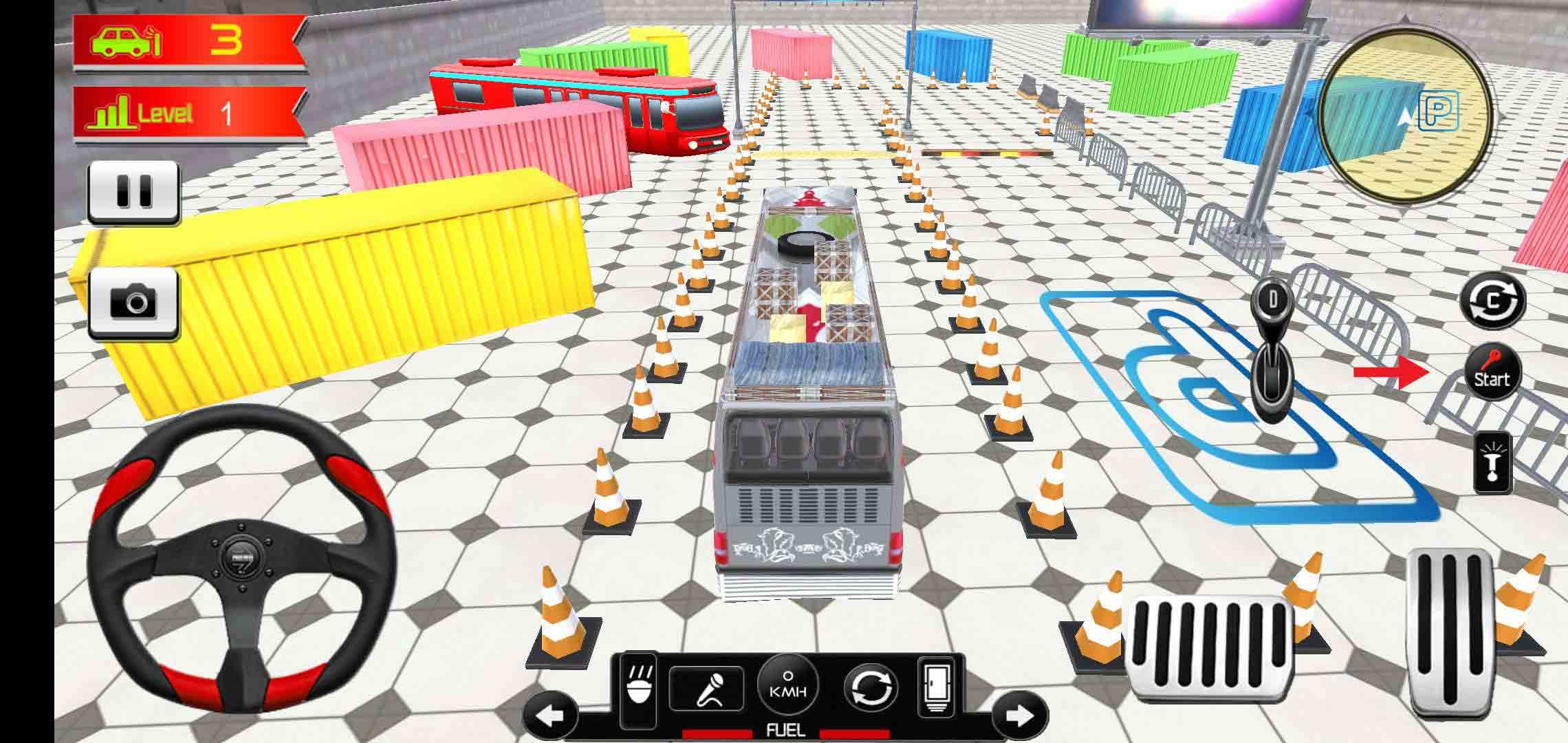Viewport: 1568px width, 743px height.
Task: Open the circular minimap
Action: tap(1406, 114)
